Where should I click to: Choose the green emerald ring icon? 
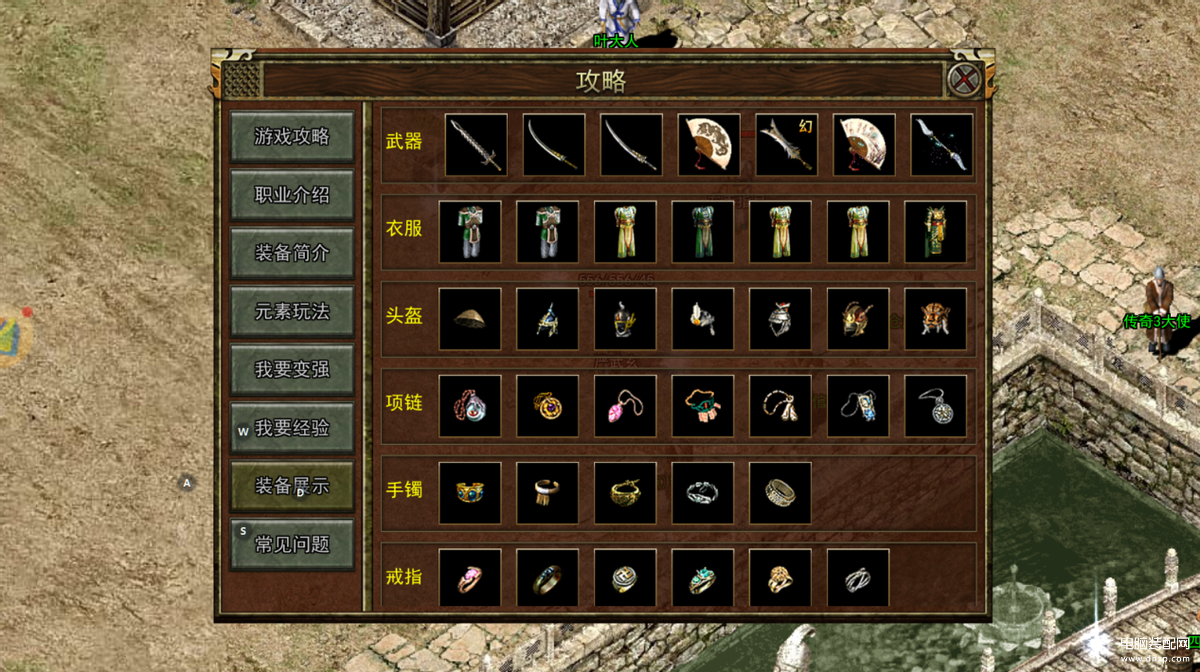[x=703, y=578]
